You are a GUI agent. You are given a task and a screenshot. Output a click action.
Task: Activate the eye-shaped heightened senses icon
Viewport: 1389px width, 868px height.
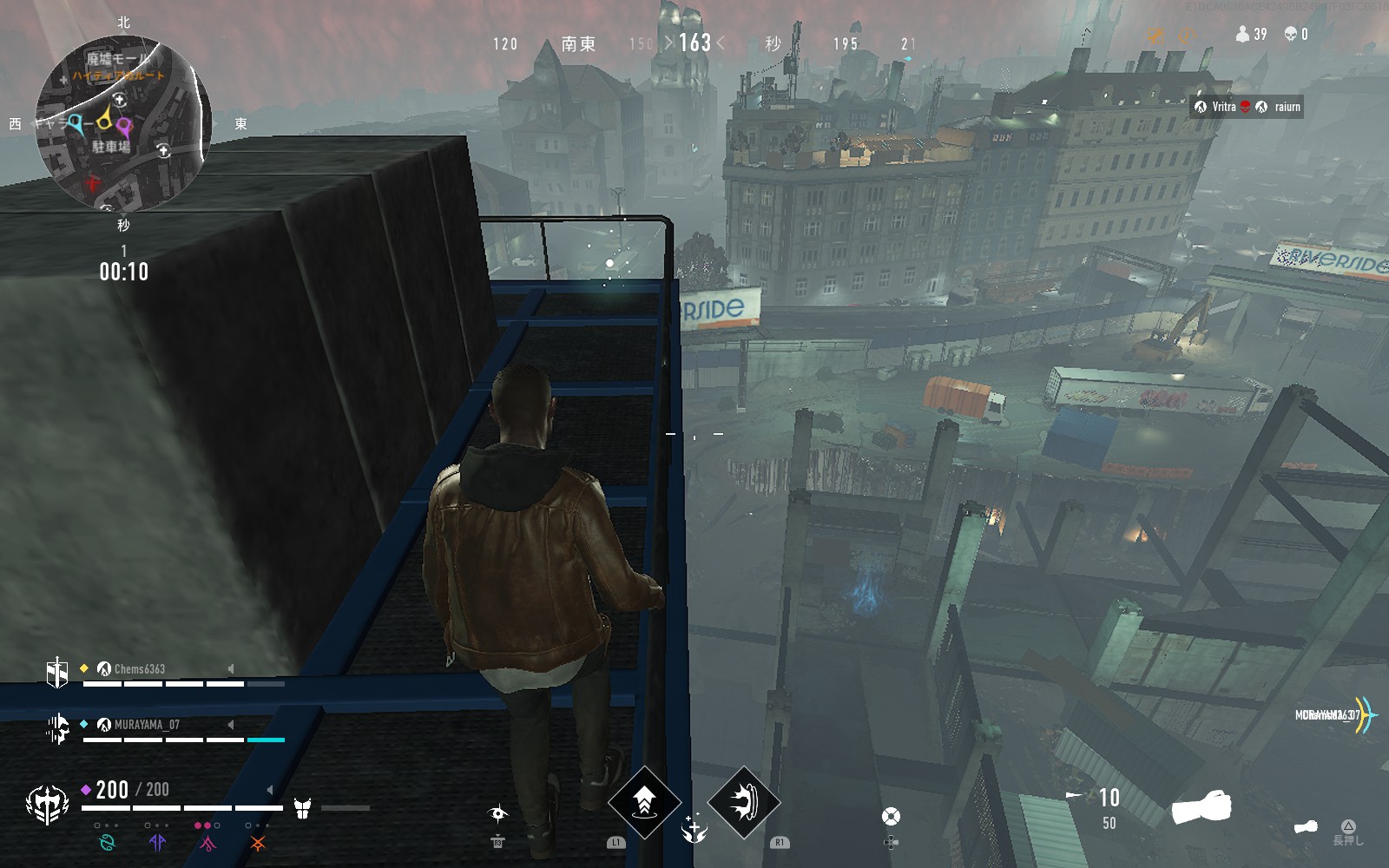[x=498, y=813]
